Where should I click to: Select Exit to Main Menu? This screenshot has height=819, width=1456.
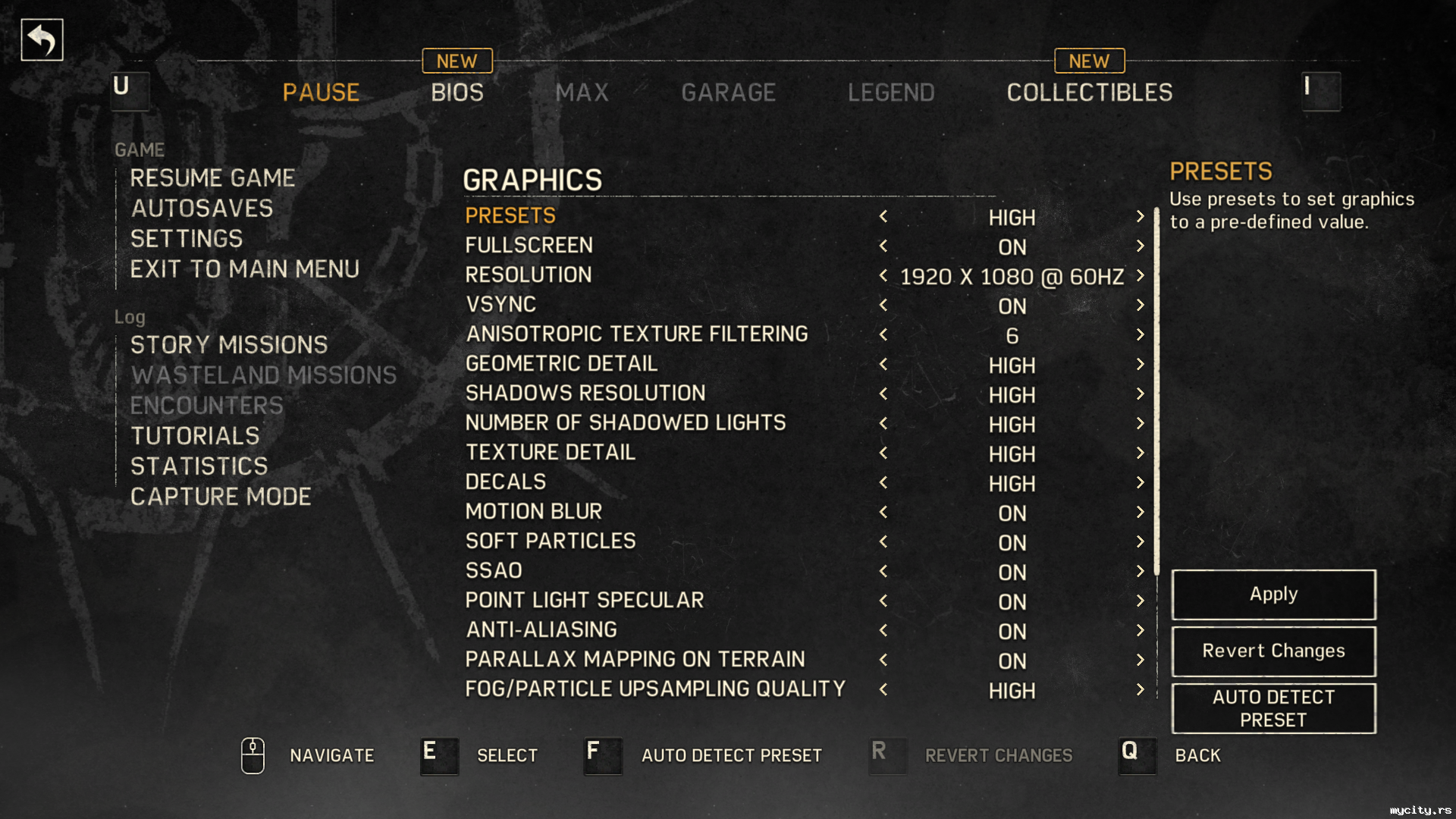click(x=244, y=269)
